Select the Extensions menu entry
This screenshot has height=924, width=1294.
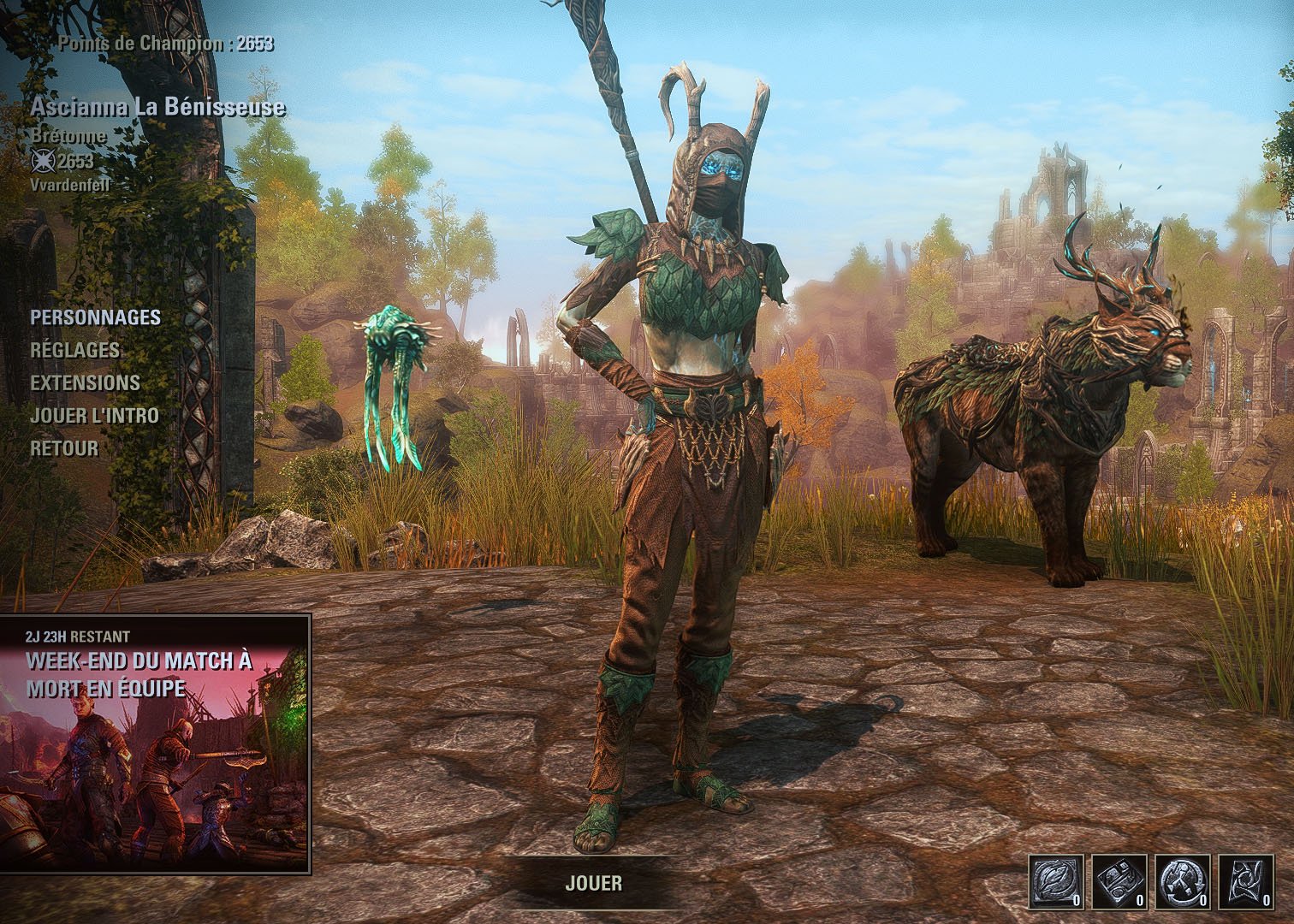pos(85,382)
